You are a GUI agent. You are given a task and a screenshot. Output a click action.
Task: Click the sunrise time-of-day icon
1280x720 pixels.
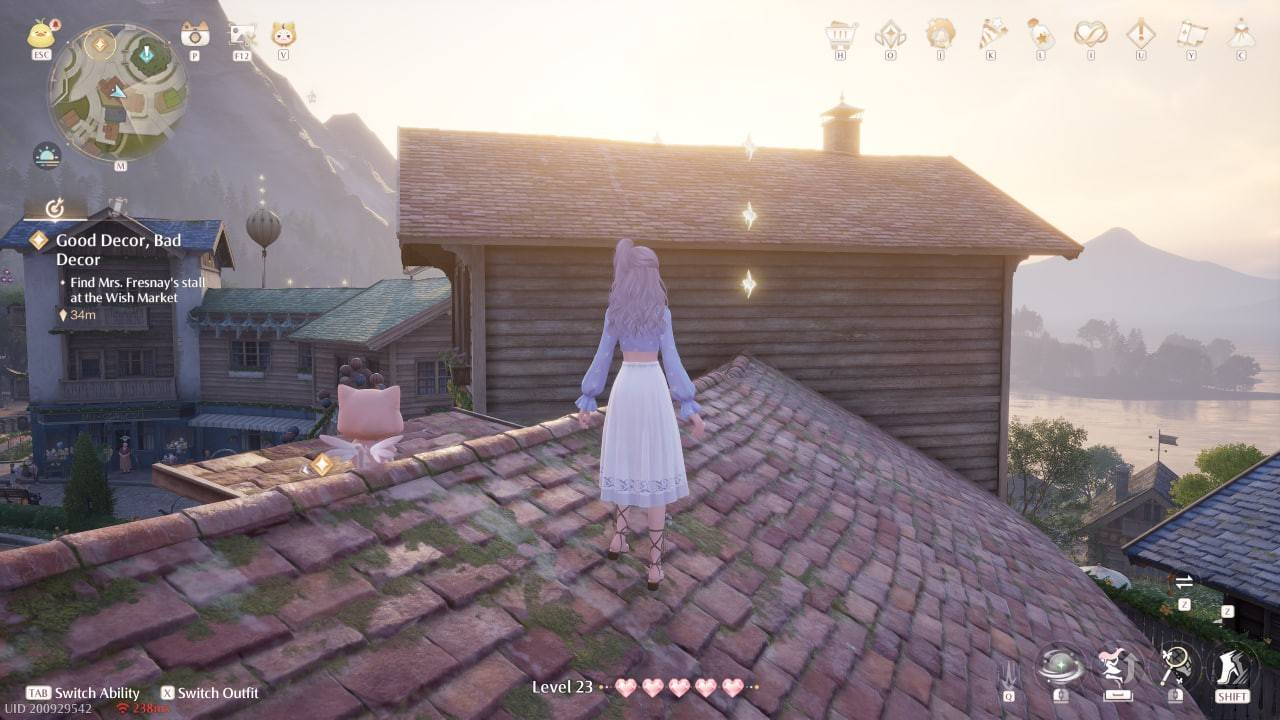click(x=47, y=155)
